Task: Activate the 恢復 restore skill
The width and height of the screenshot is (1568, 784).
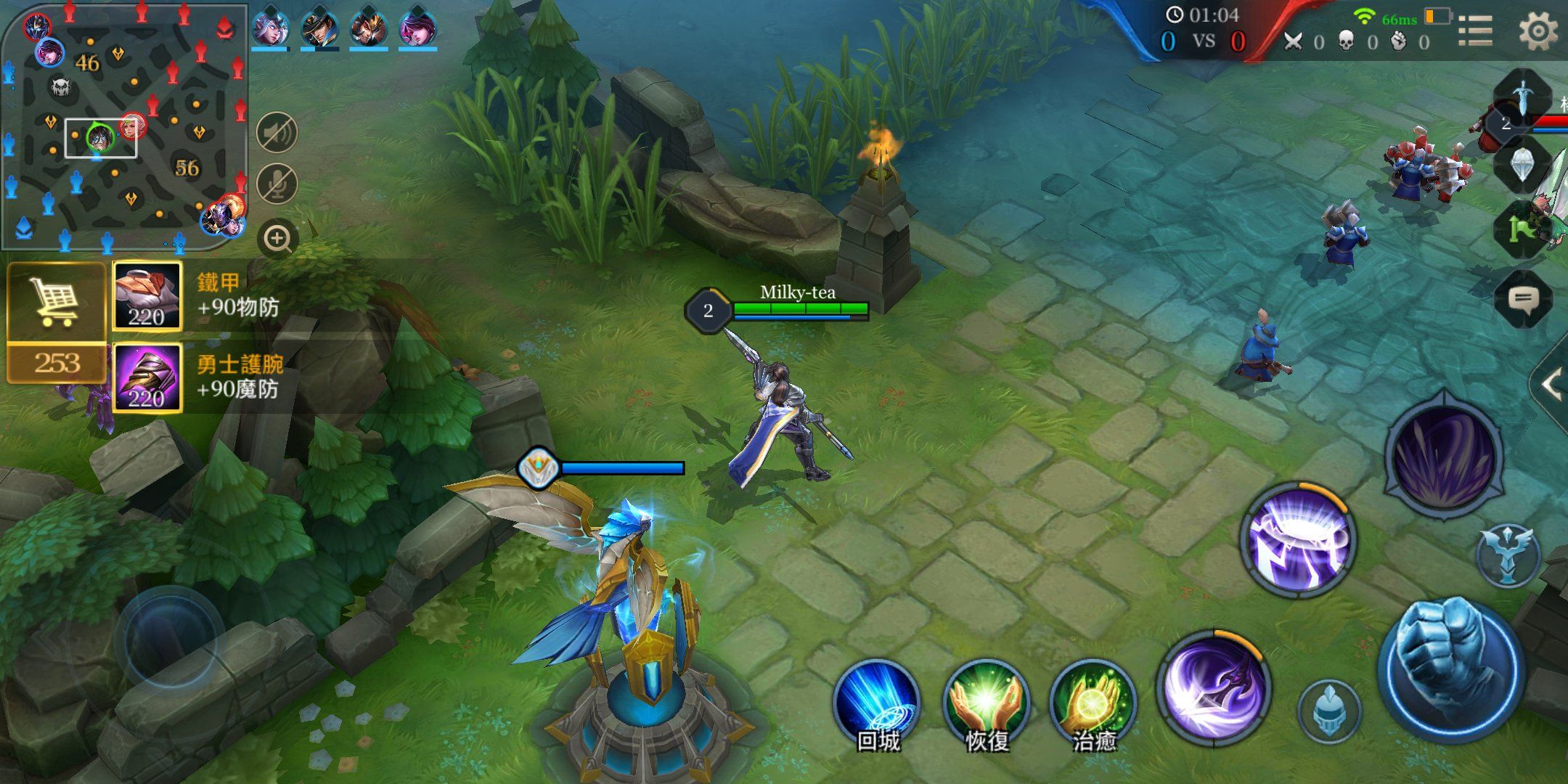Action: pyautogui.click(x=986, y=701)
